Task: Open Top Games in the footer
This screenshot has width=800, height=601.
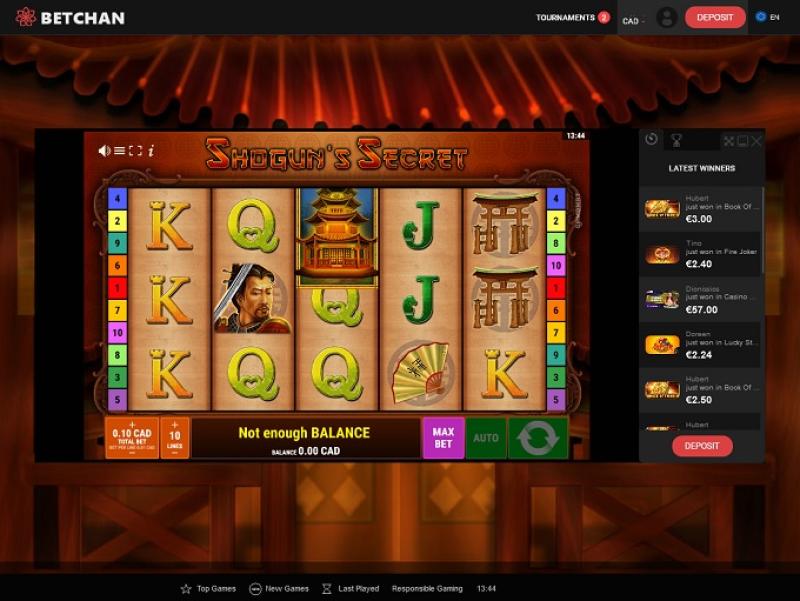Action: 210,589
